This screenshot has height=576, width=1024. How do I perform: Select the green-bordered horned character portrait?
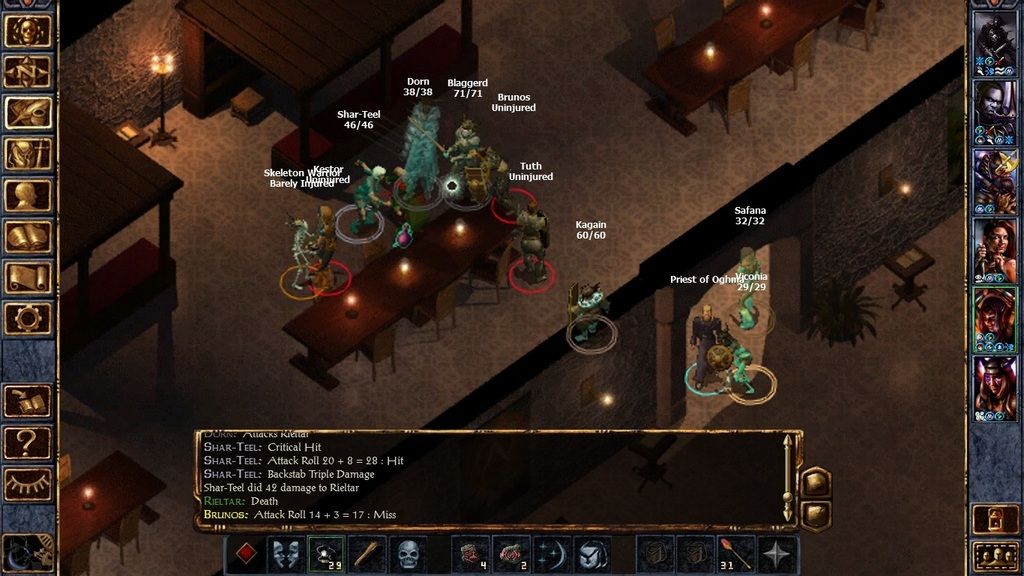[996, 318]
